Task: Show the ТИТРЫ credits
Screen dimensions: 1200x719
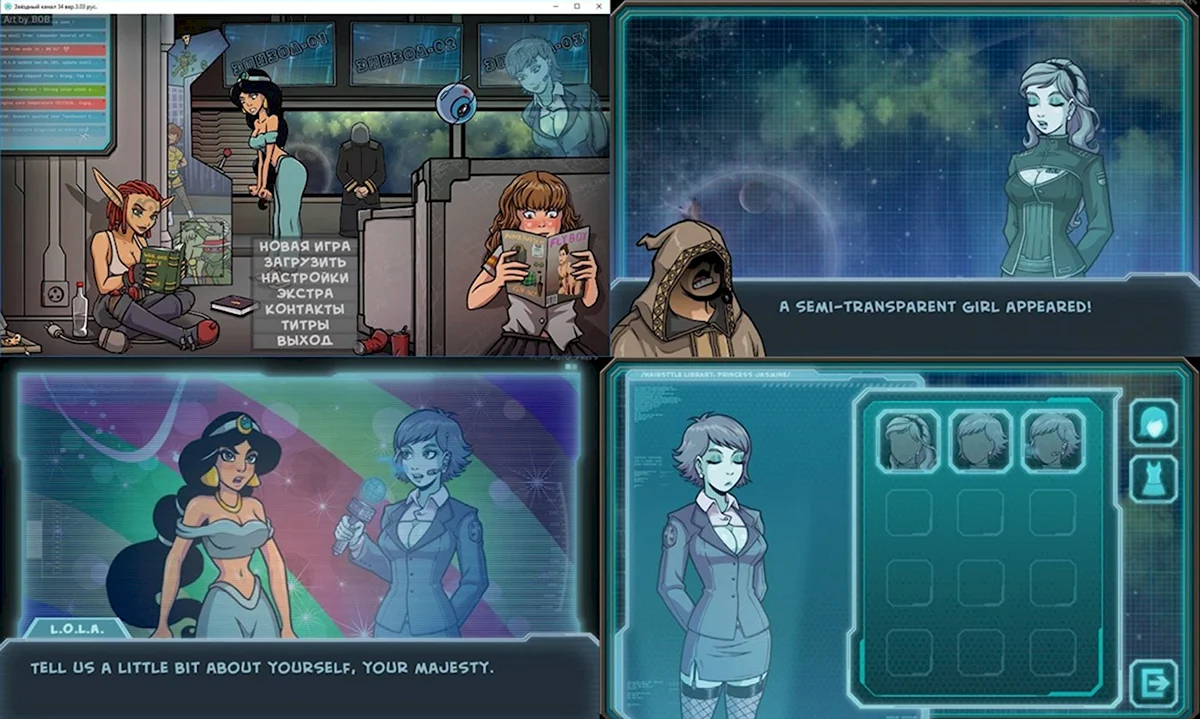Action: coord(303,325)
